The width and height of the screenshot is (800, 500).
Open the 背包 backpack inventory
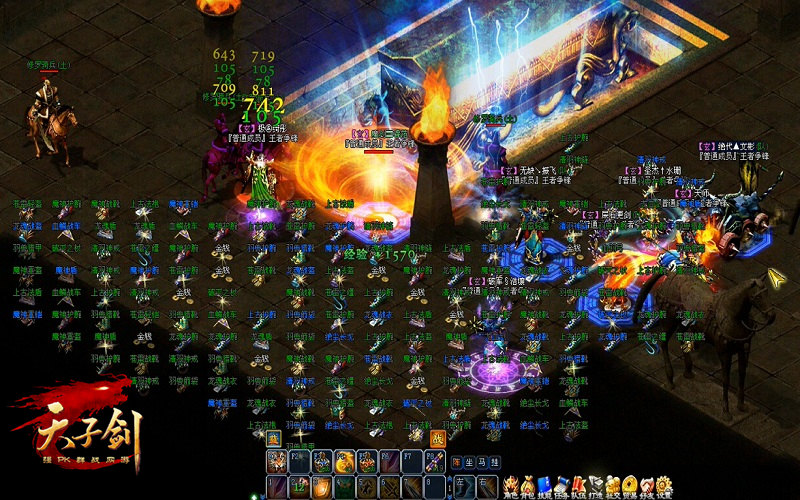coord(528,485)
